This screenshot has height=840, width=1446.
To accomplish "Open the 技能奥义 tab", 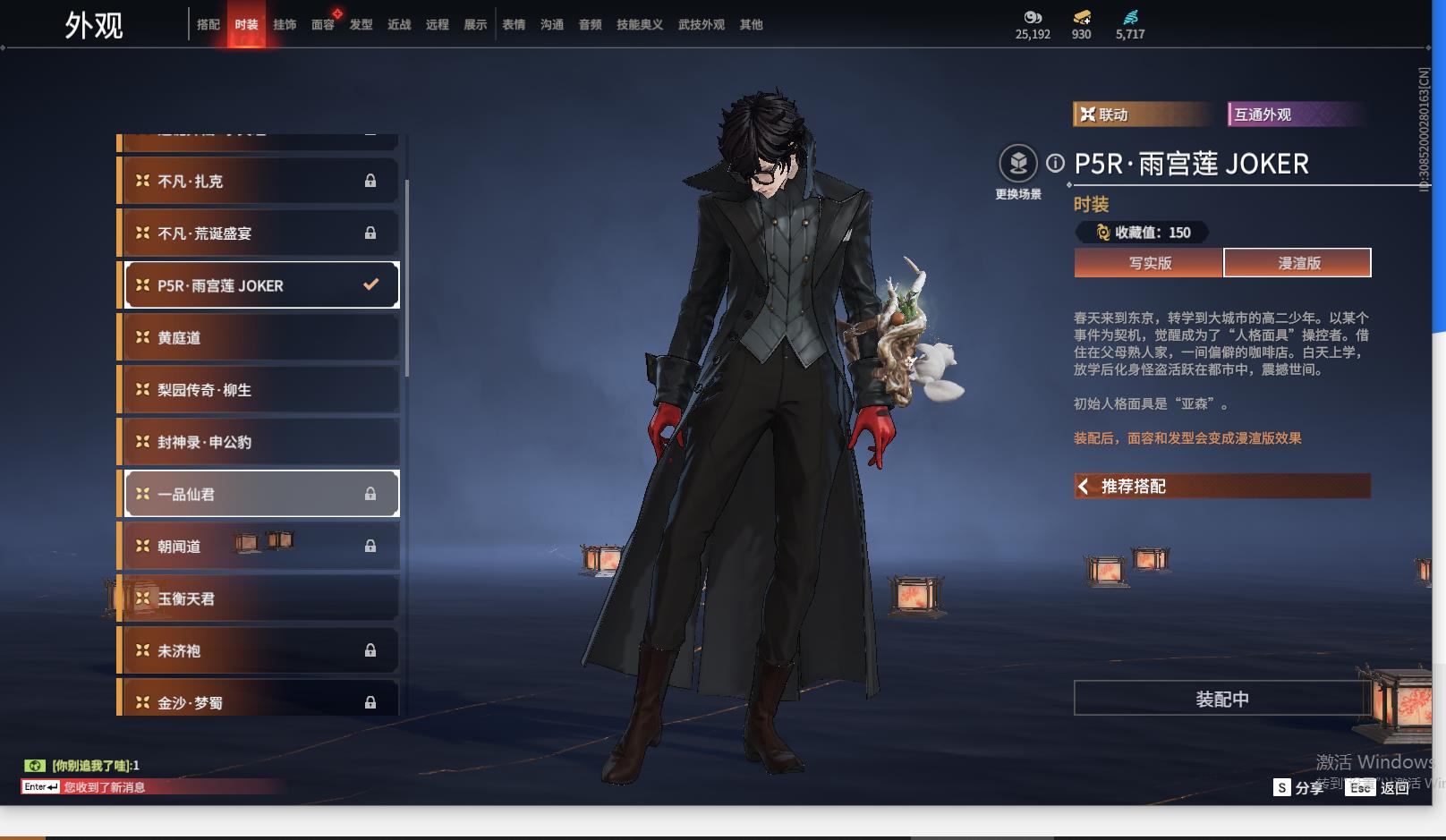I will 640,25.
